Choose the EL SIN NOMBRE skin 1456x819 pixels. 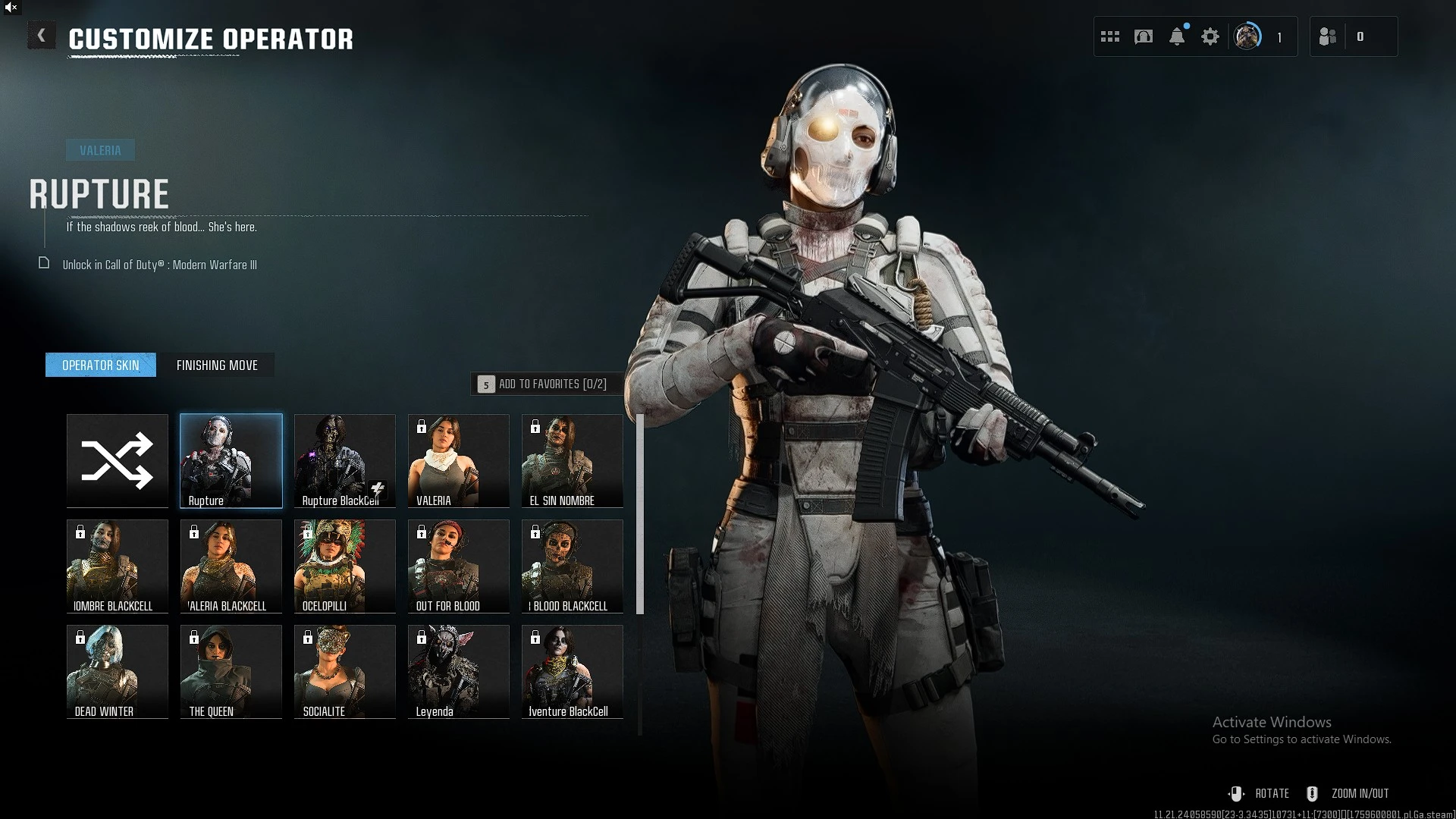pyautogui.click(x=573, y=460)
